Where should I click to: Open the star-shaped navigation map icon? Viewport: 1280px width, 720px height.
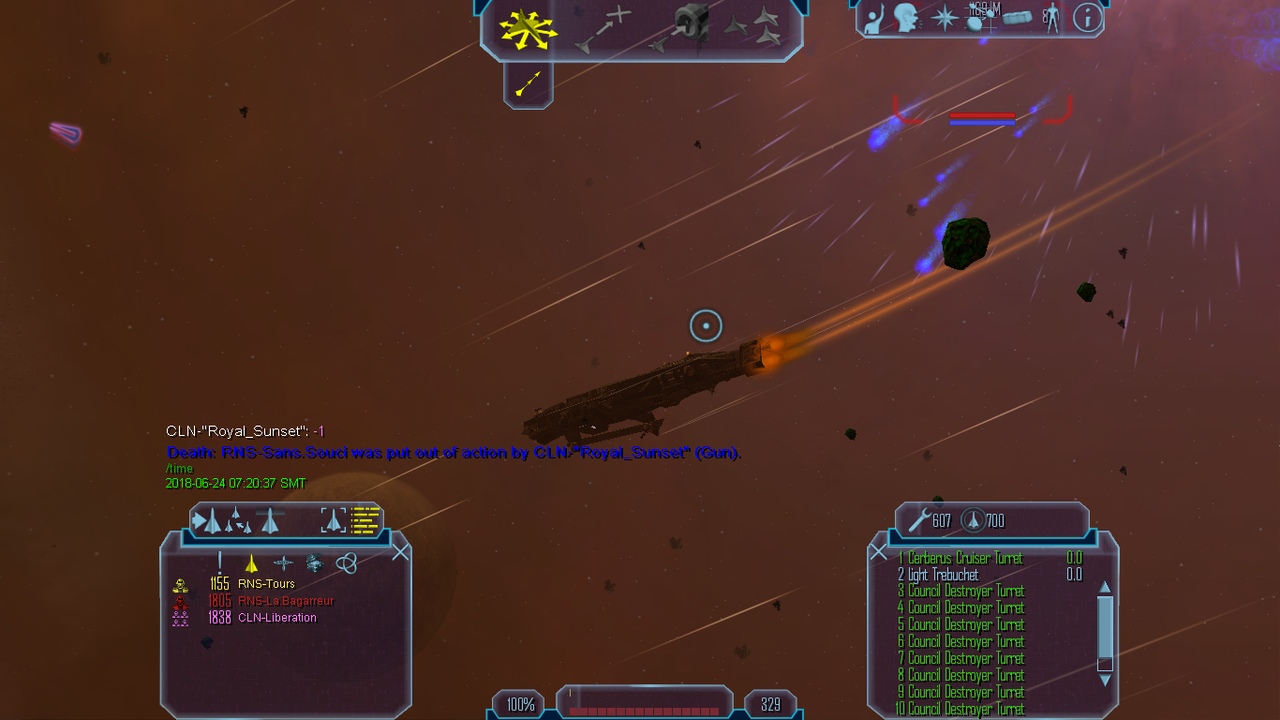(944, 18)
